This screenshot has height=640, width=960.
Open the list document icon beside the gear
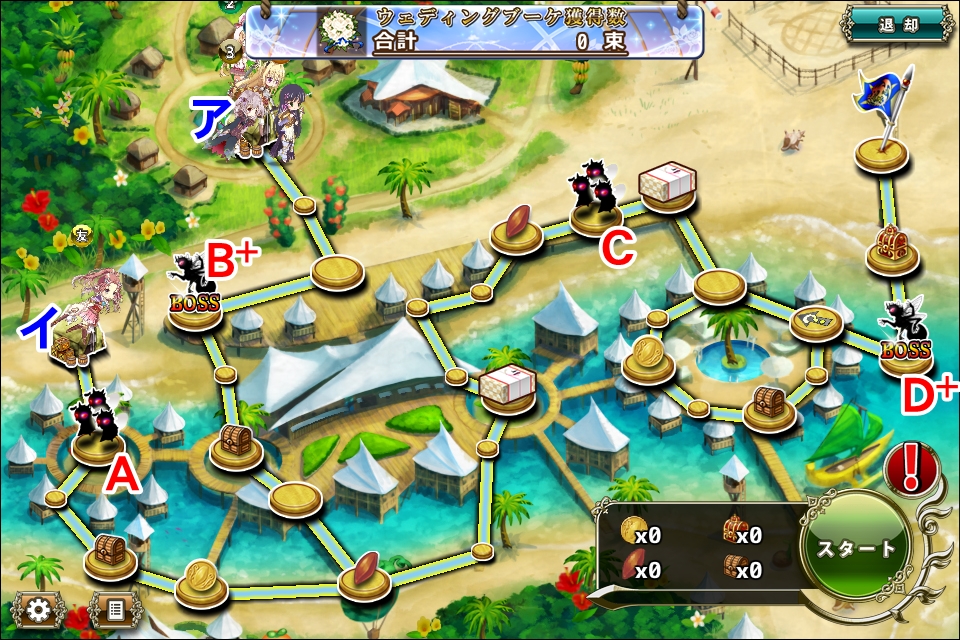[x=113, y=608]
